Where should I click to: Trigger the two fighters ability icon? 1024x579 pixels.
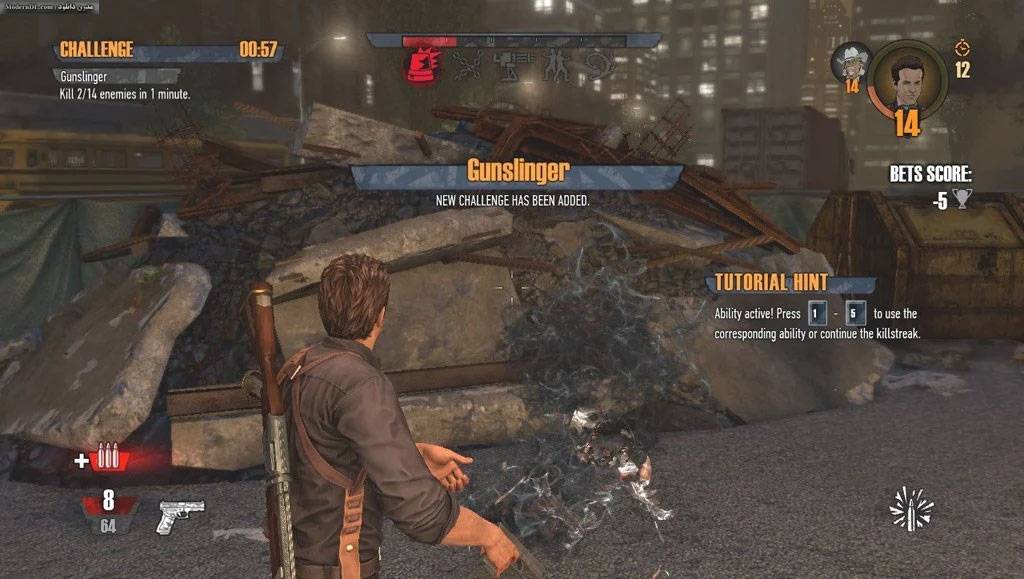click(554, 66)
